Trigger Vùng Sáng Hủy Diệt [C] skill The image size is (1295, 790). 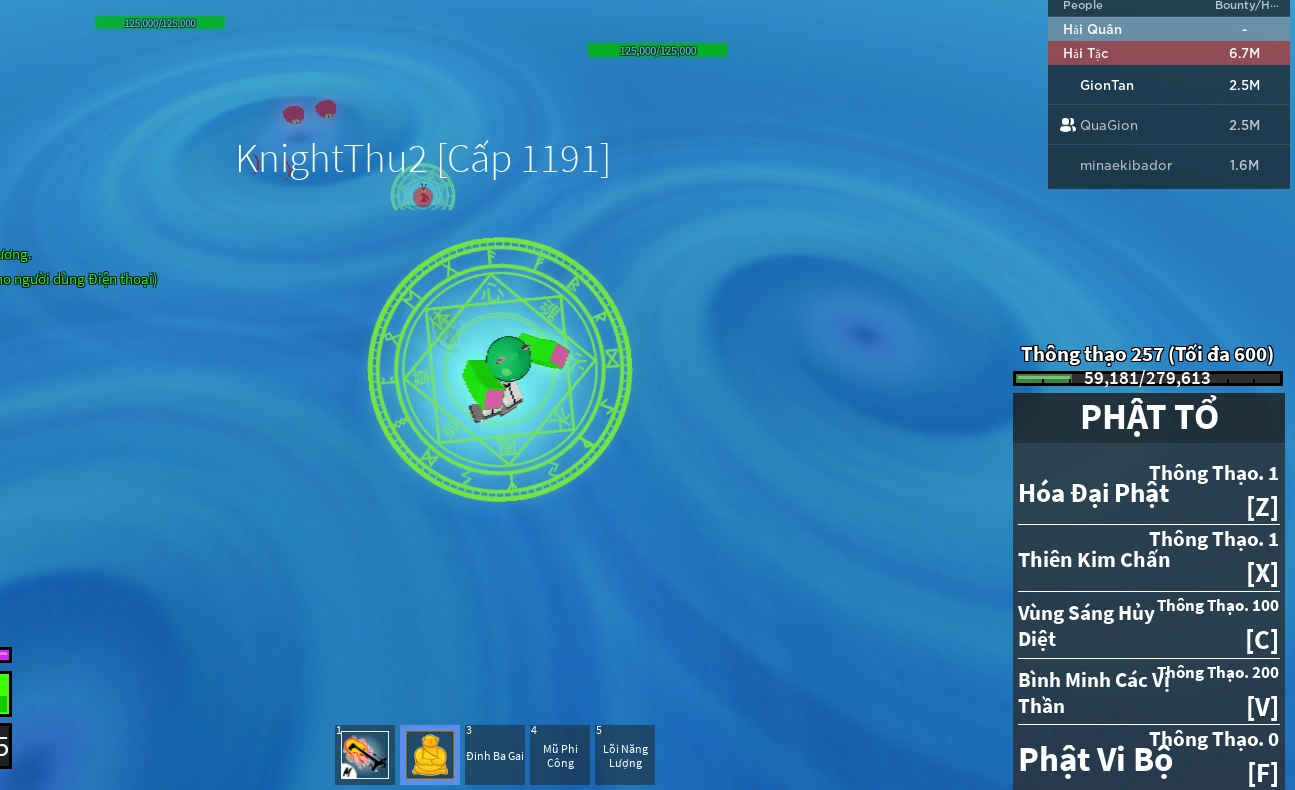point(1148,624)
